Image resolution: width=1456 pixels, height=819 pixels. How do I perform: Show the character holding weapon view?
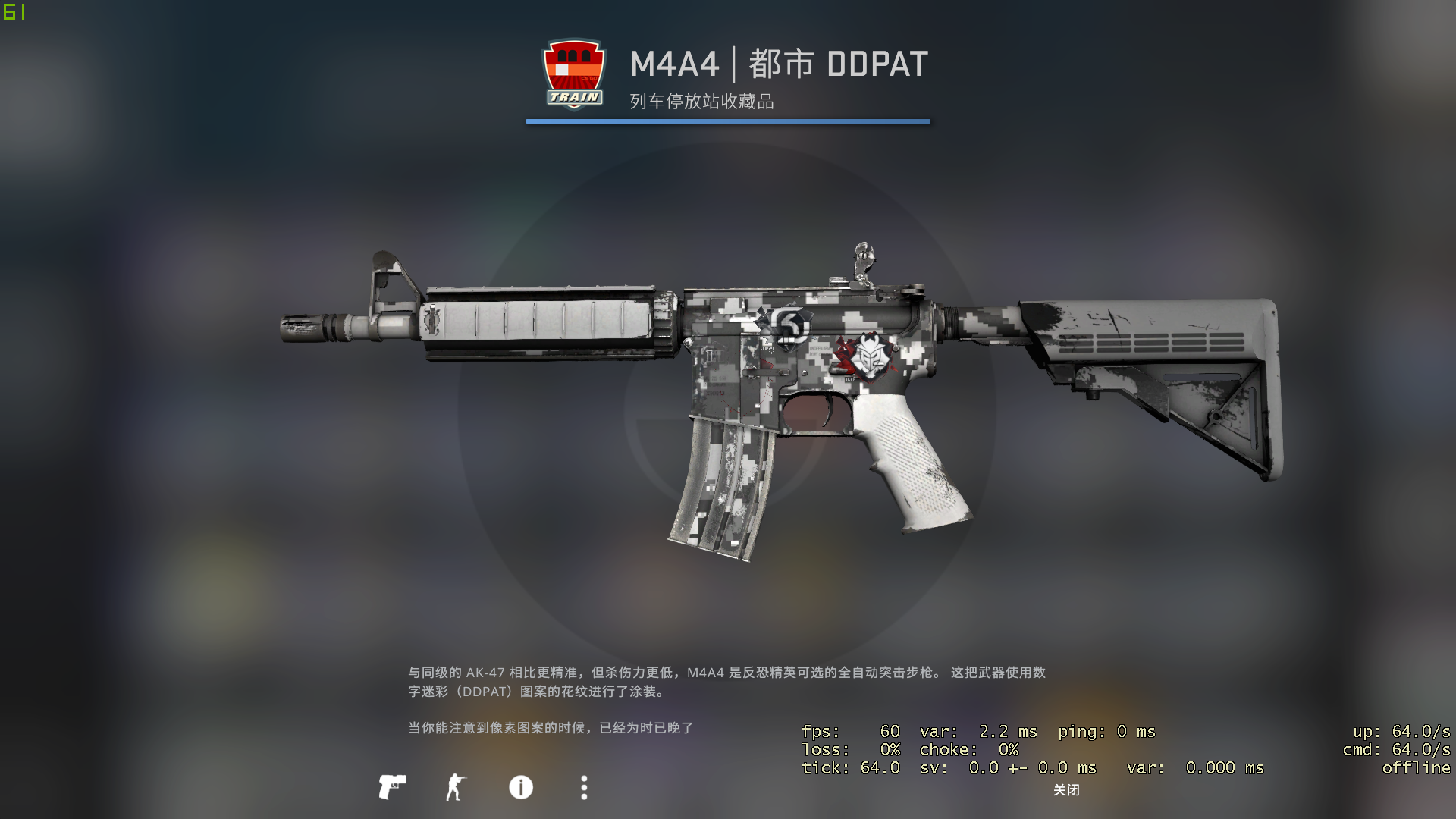coord(455,787)
